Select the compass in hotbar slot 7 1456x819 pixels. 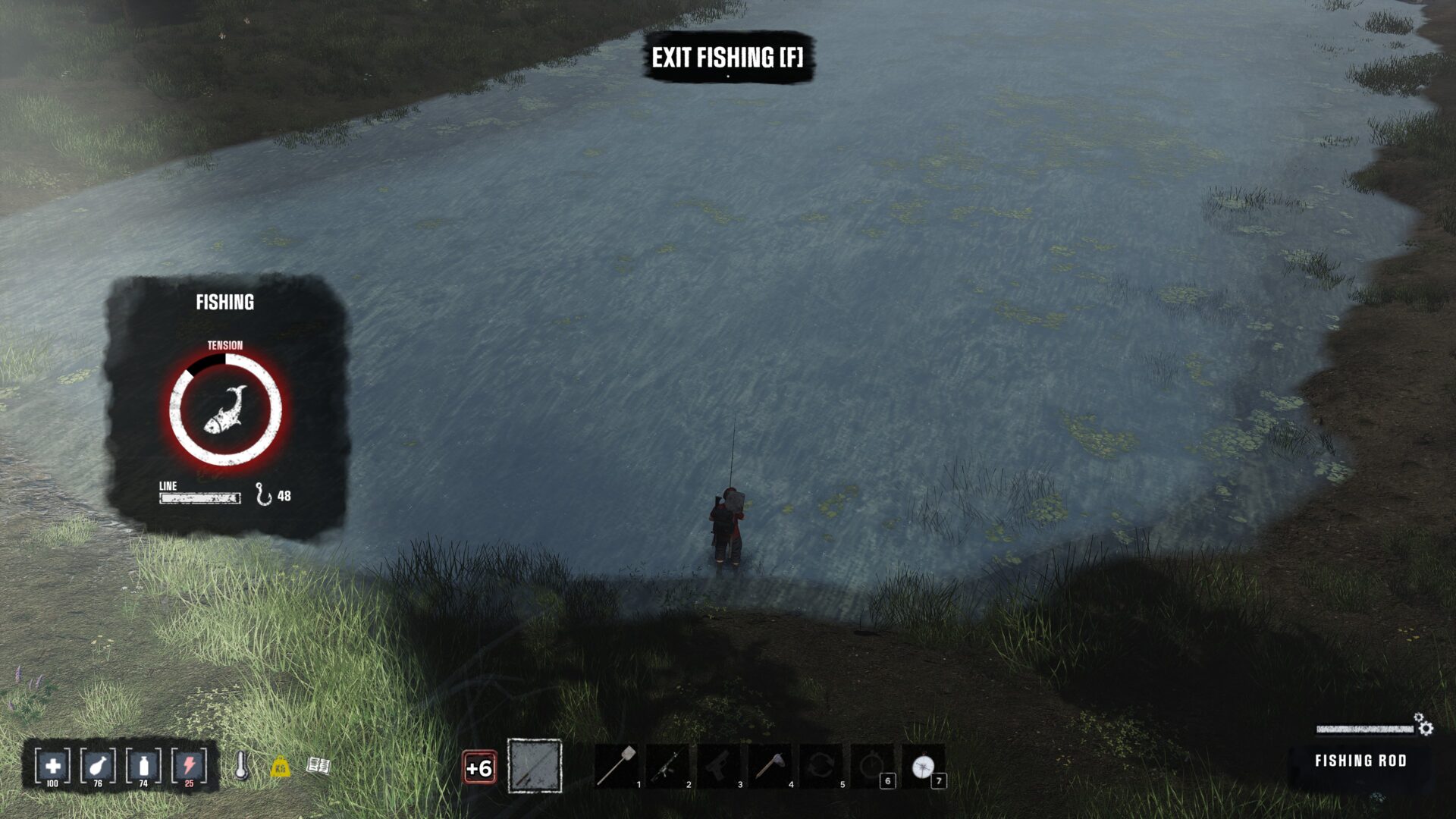pyautogui.click(x=923, y=767)
